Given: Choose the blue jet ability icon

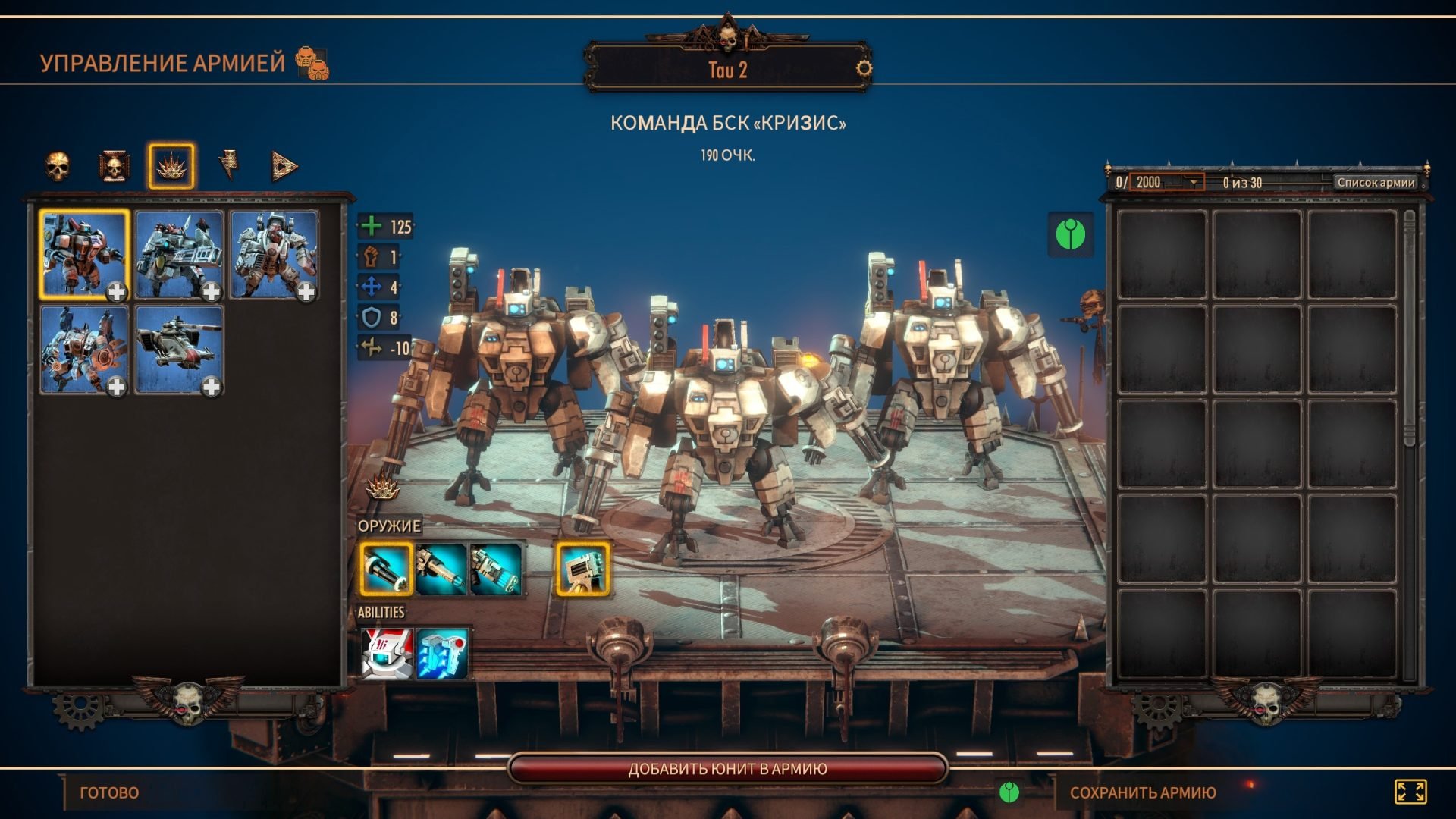Looking at the screenshot, I should (442, 653).
